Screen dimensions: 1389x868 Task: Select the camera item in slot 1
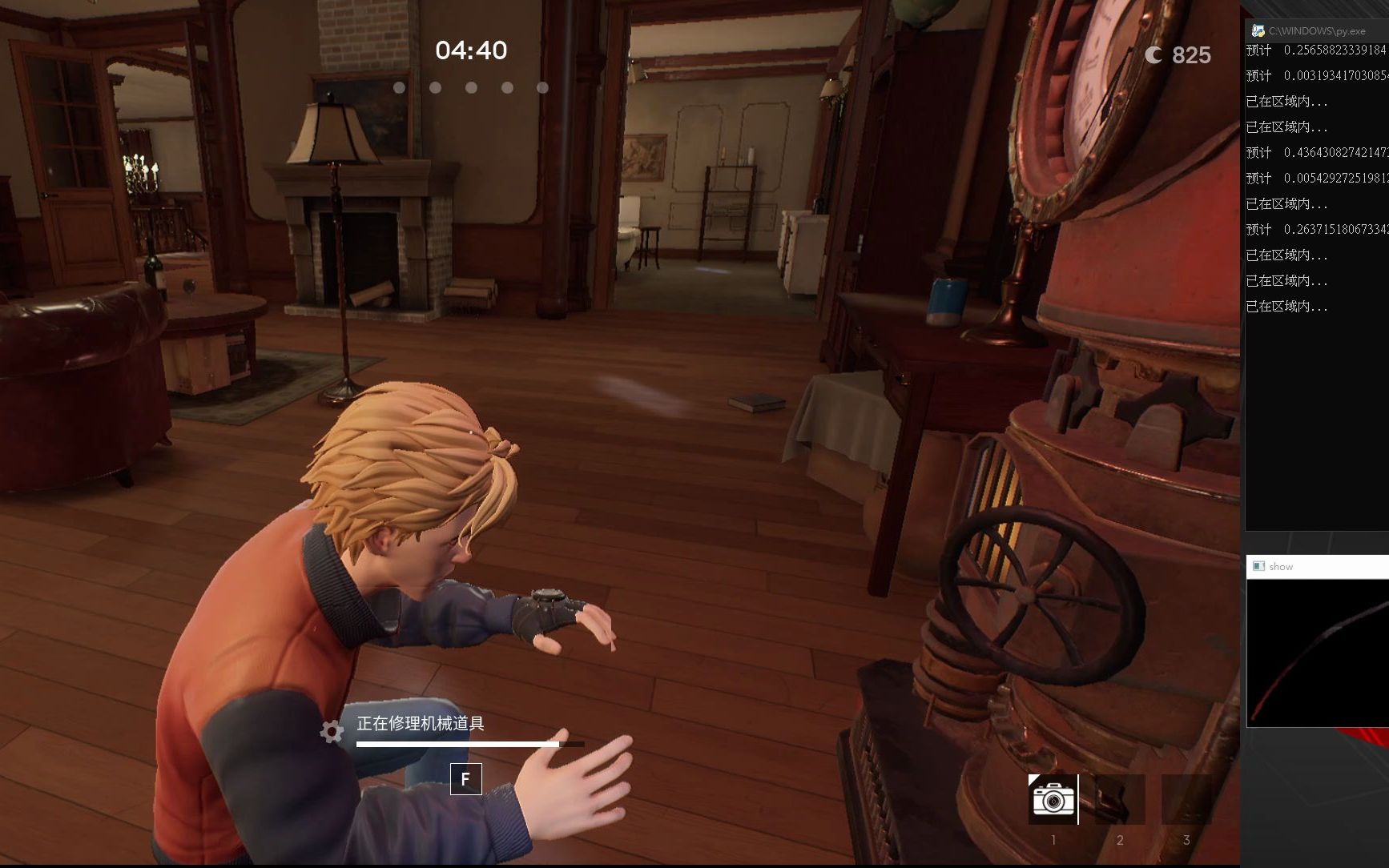tap(1053, 799)
